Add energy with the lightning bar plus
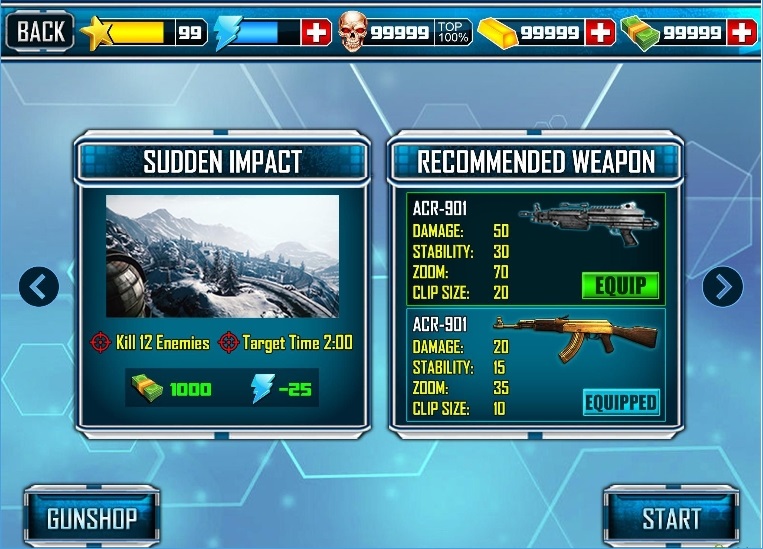This screenshot has width=763, height=549. tap(316, 32)
